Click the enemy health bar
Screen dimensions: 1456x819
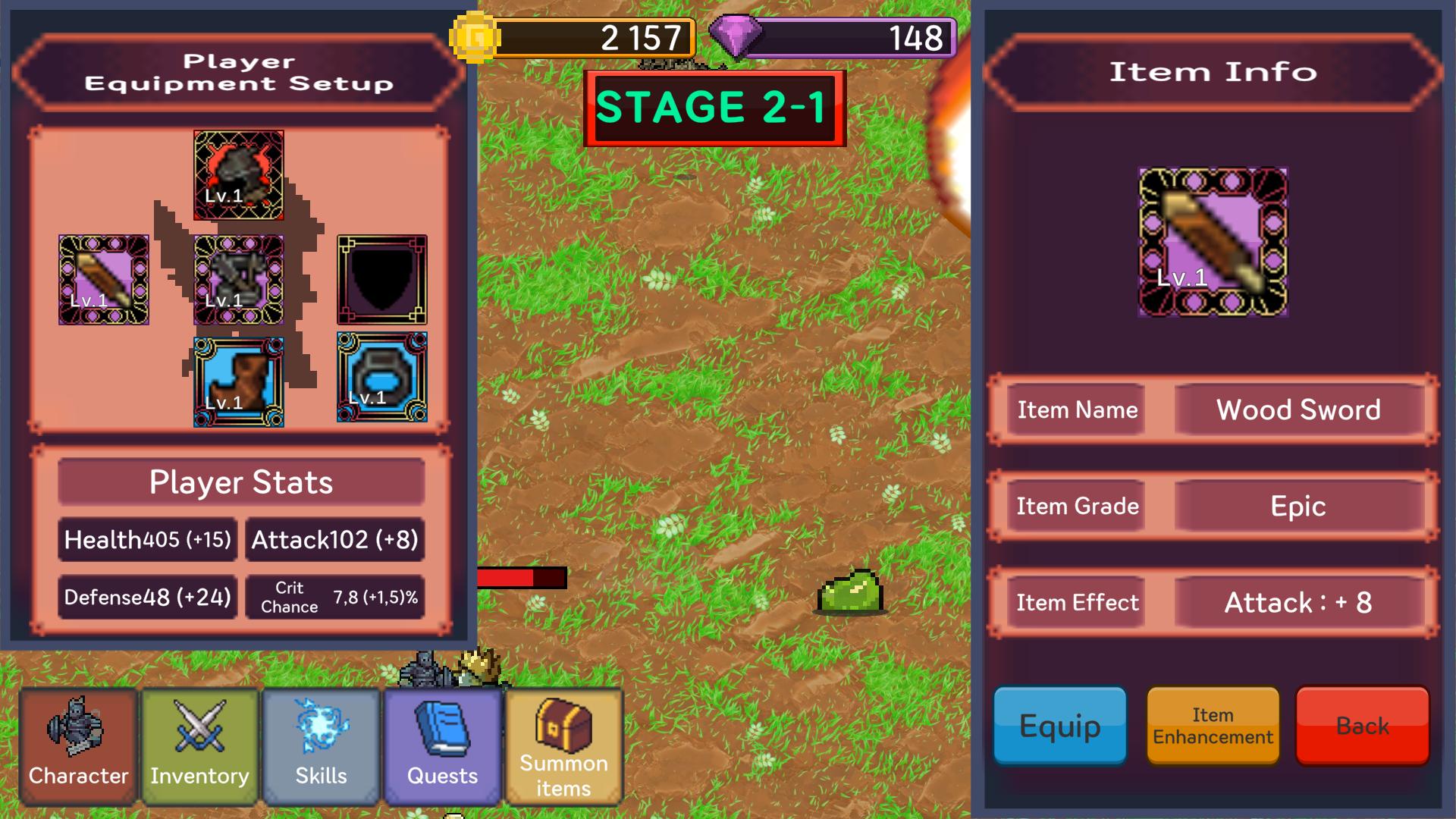[x=519, y=576]
